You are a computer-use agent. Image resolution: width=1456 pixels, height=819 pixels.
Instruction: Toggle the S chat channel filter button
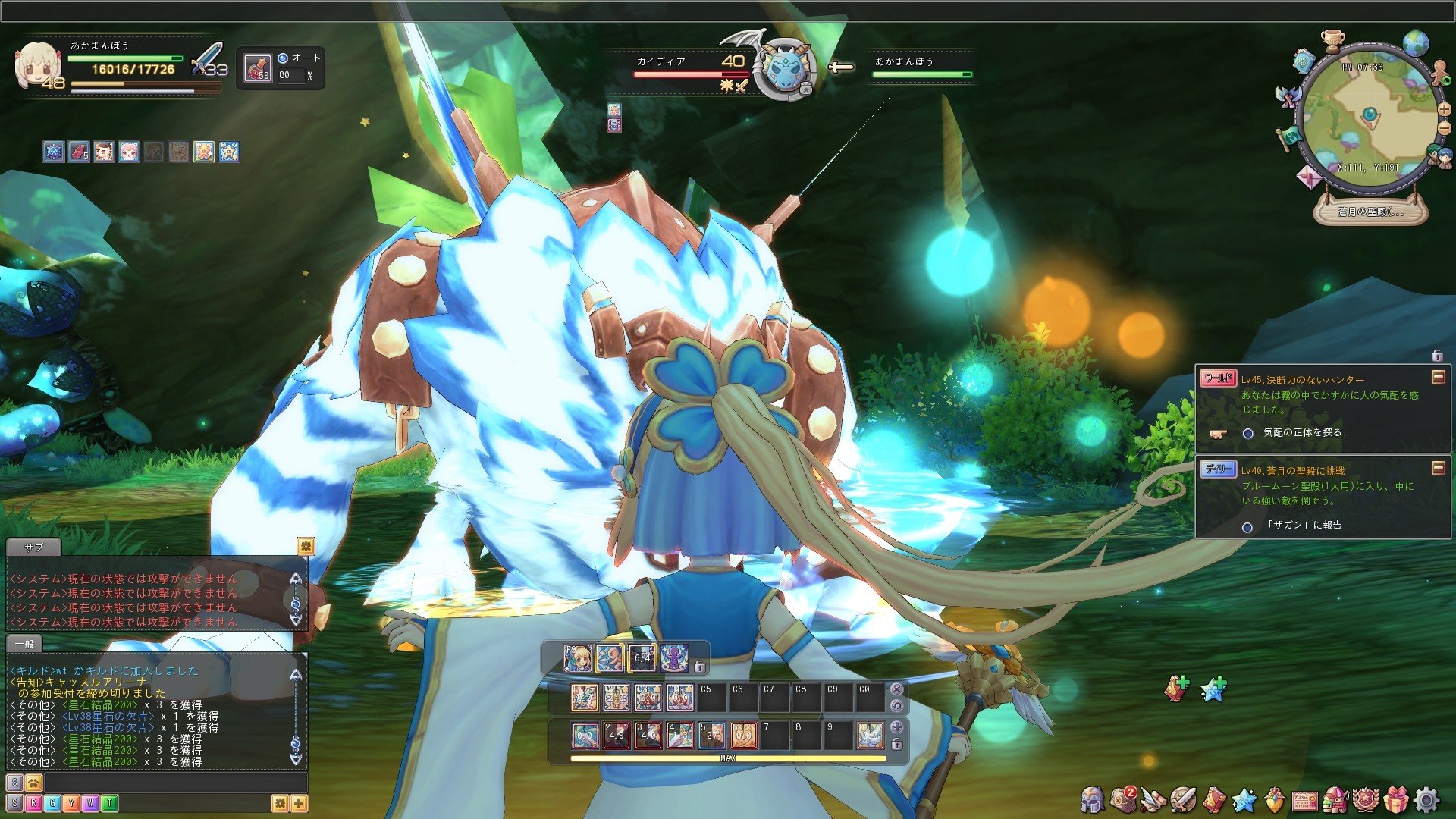click(x=14, y=804)
